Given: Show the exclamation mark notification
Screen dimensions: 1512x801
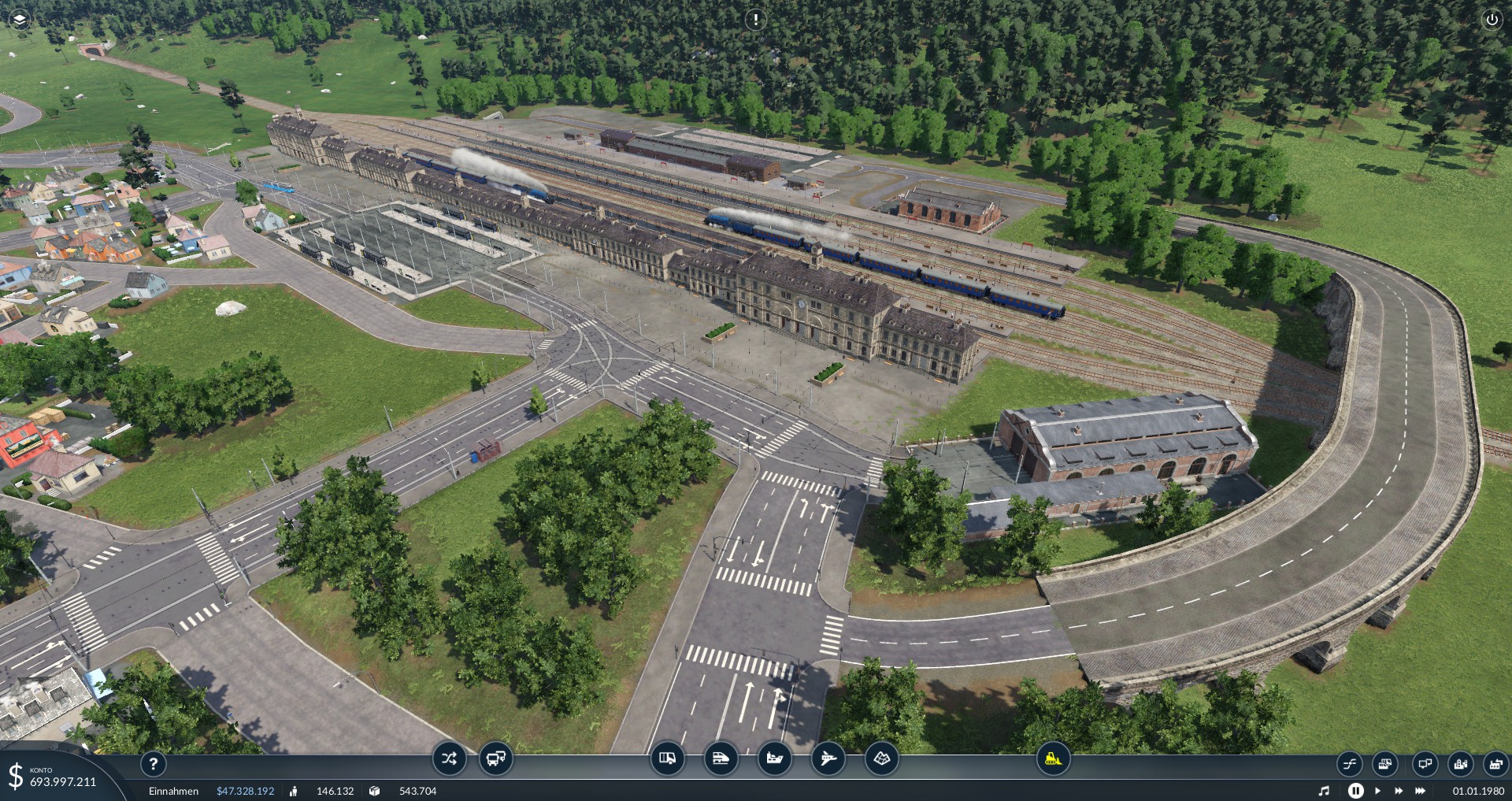Looking at the screenshot, I should (755, 19).
